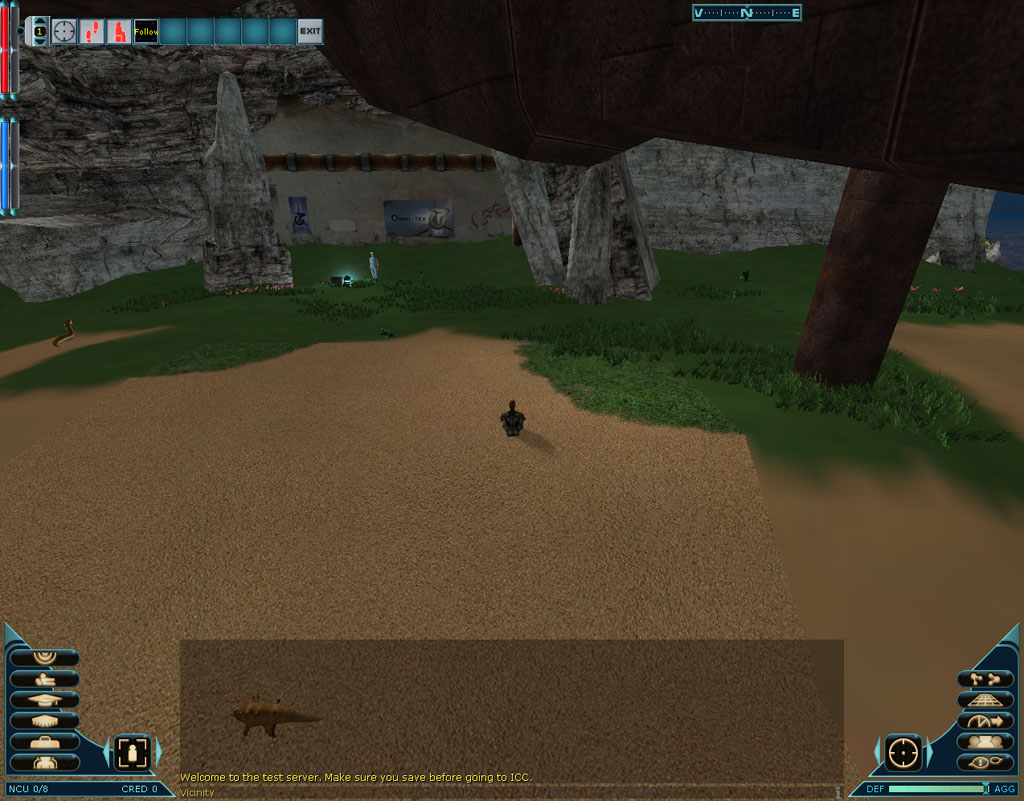Select the crosshair icon in the shortcut bar
Screen dimensions: 1024x801
tap(64, 32)
